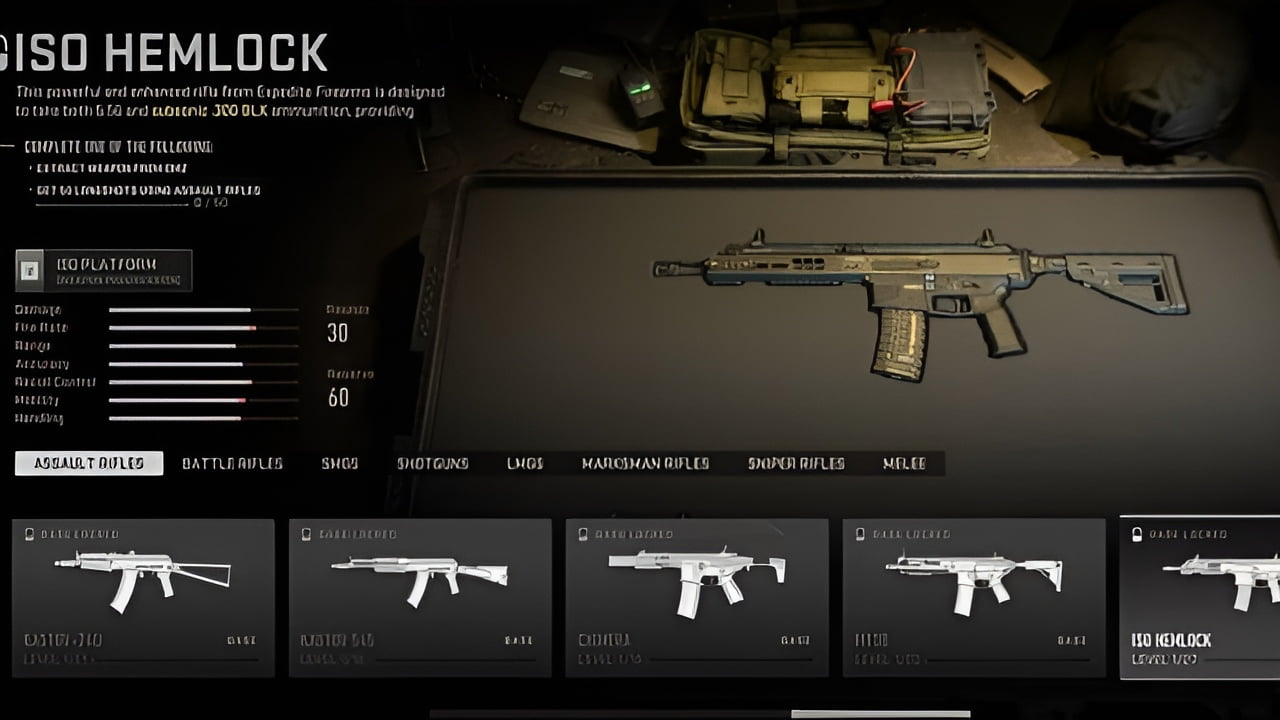This screenshot has height=720, width=1280.
Task: Select the Chimera weapon card
Action: [x=697, y=597]
